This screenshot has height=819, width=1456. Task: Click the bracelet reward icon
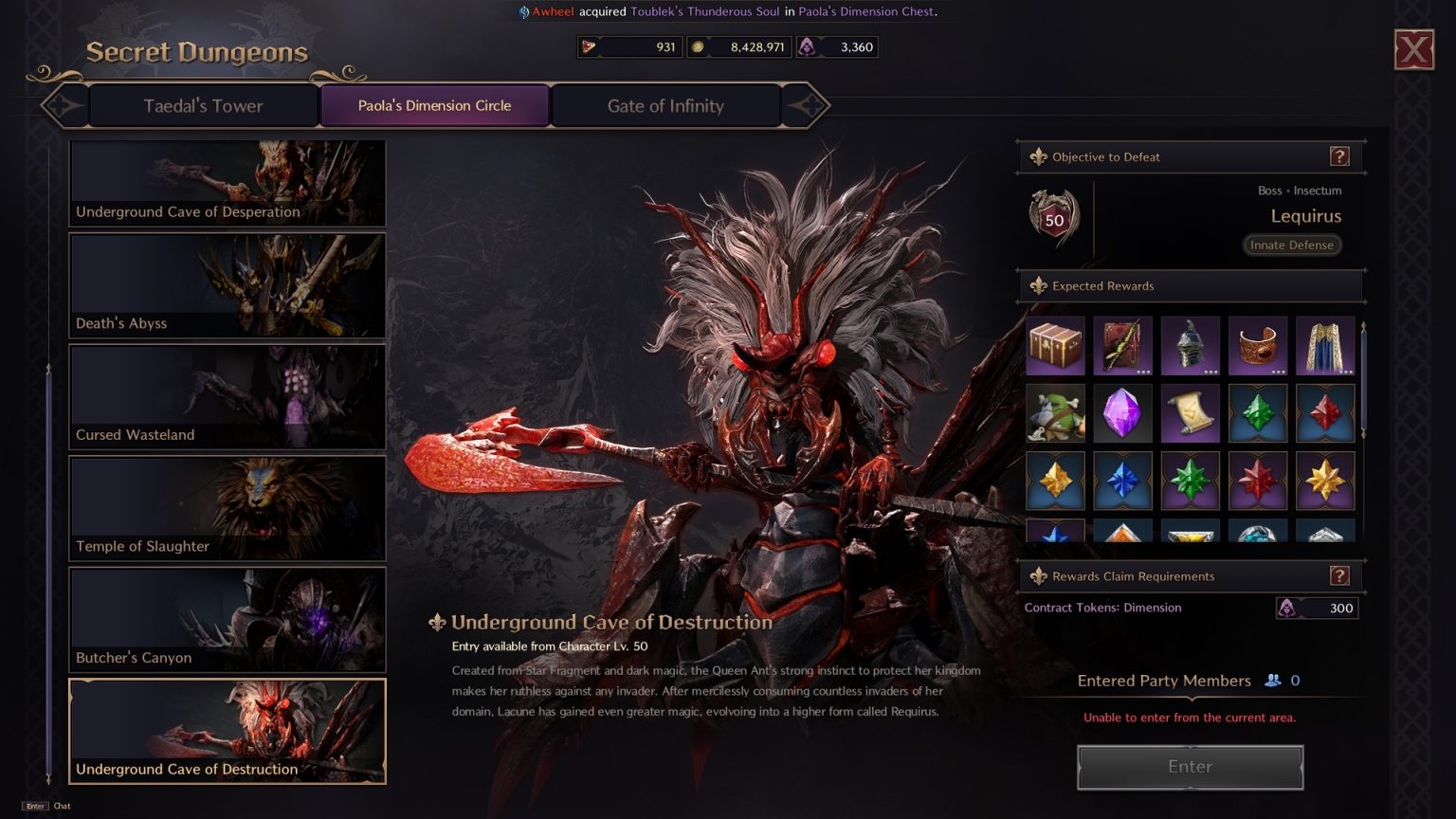coord(1258,346)
